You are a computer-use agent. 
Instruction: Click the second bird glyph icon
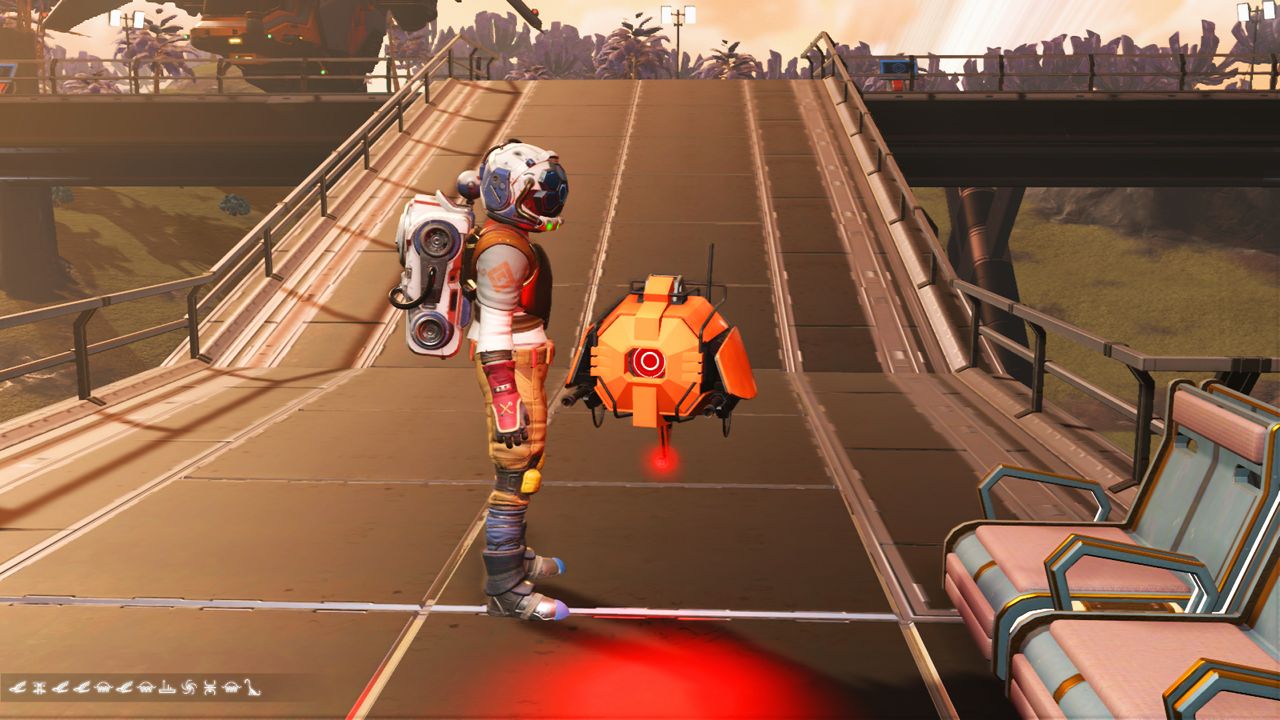coord(60,688)
